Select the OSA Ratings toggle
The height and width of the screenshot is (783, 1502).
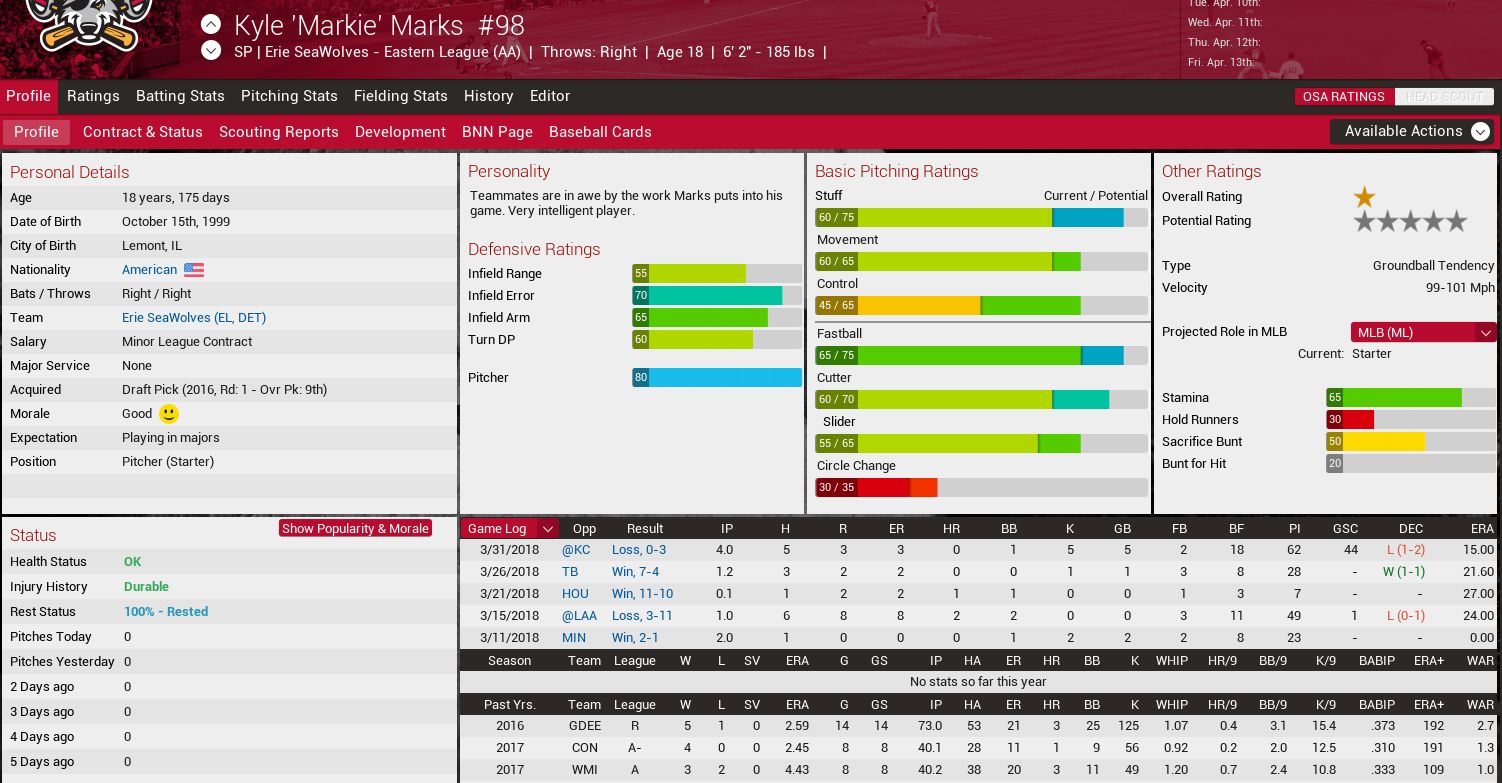click(1344, 97)
